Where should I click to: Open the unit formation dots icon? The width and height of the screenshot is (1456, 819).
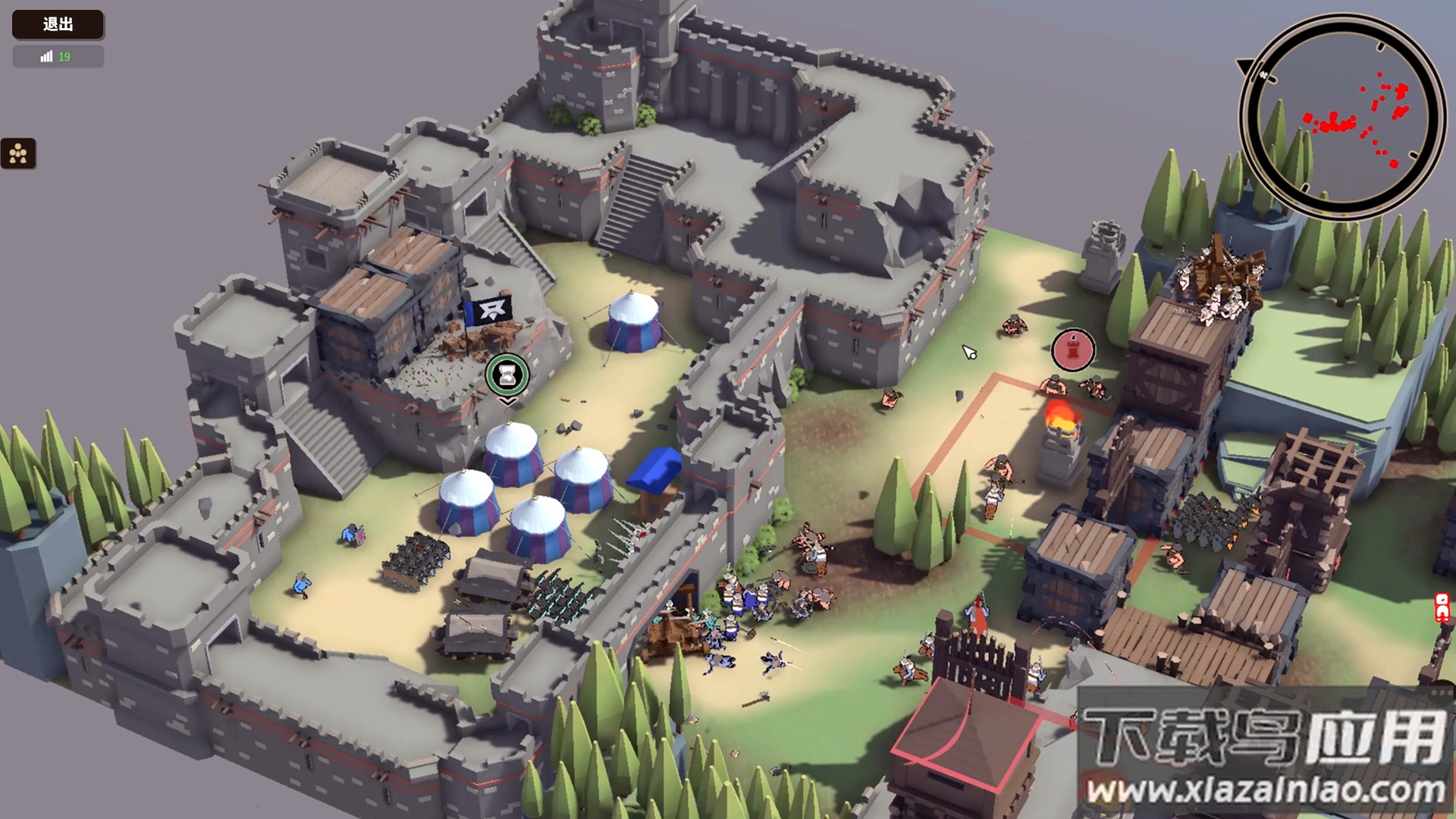[18, 154]
